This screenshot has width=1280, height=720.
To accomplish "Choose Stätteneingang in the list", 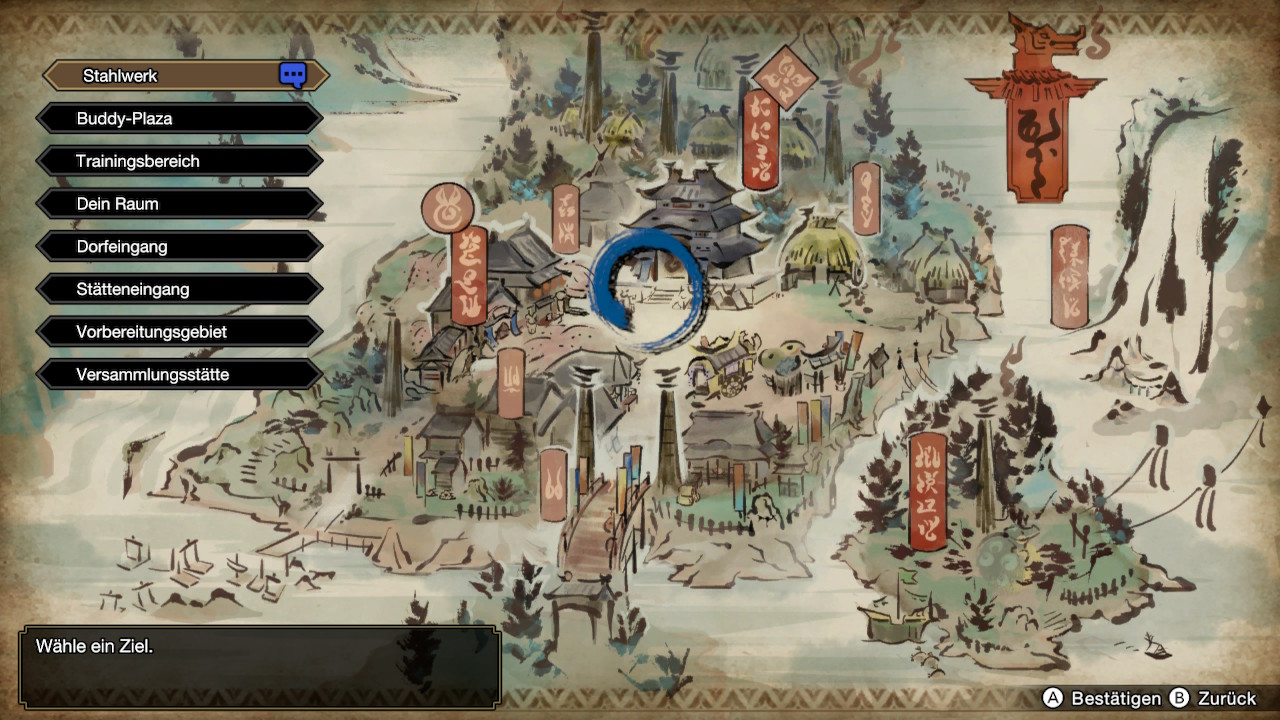I will pos(180,289).
